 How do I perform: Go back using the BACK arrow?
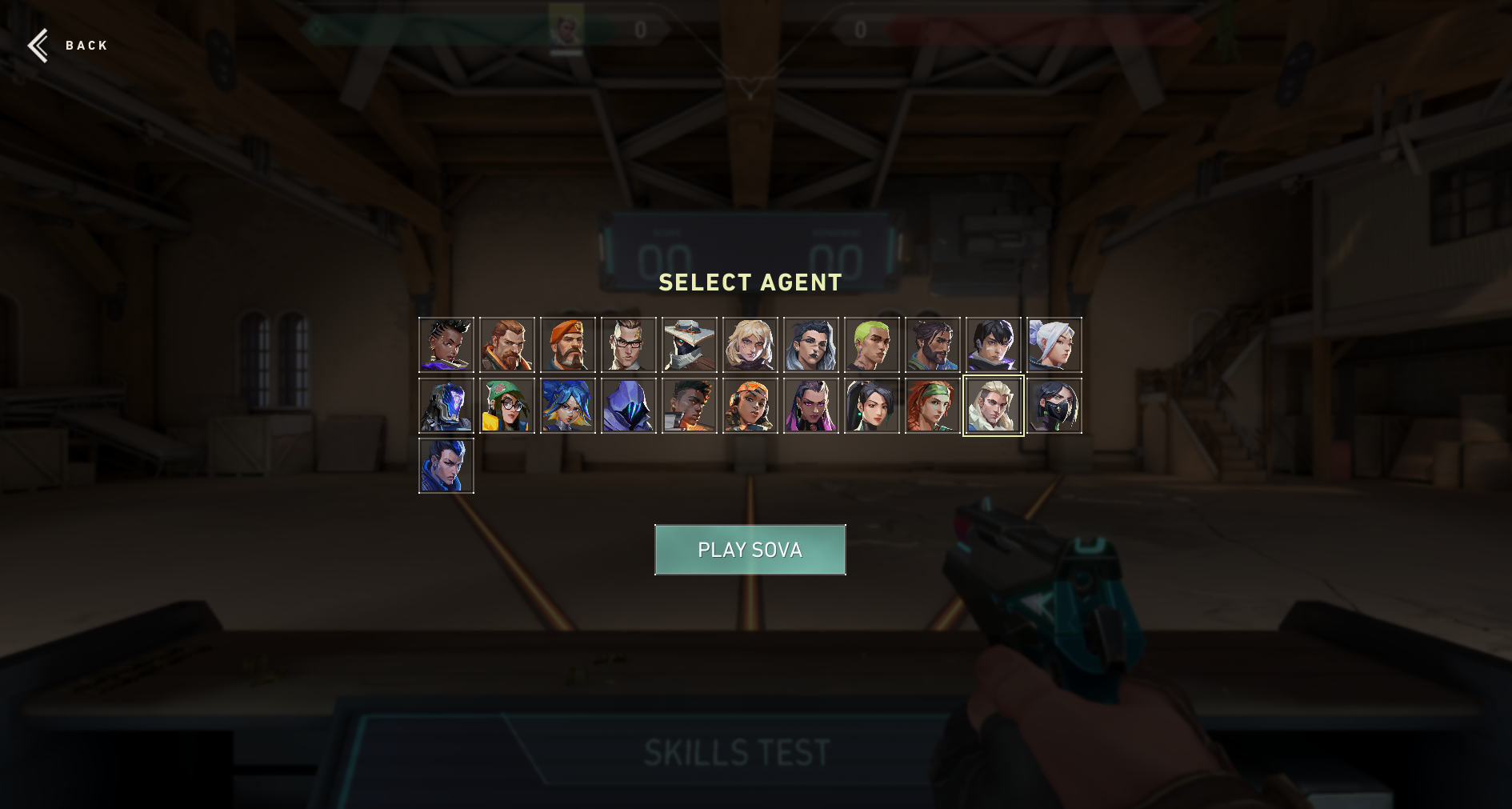coord(38,46)
